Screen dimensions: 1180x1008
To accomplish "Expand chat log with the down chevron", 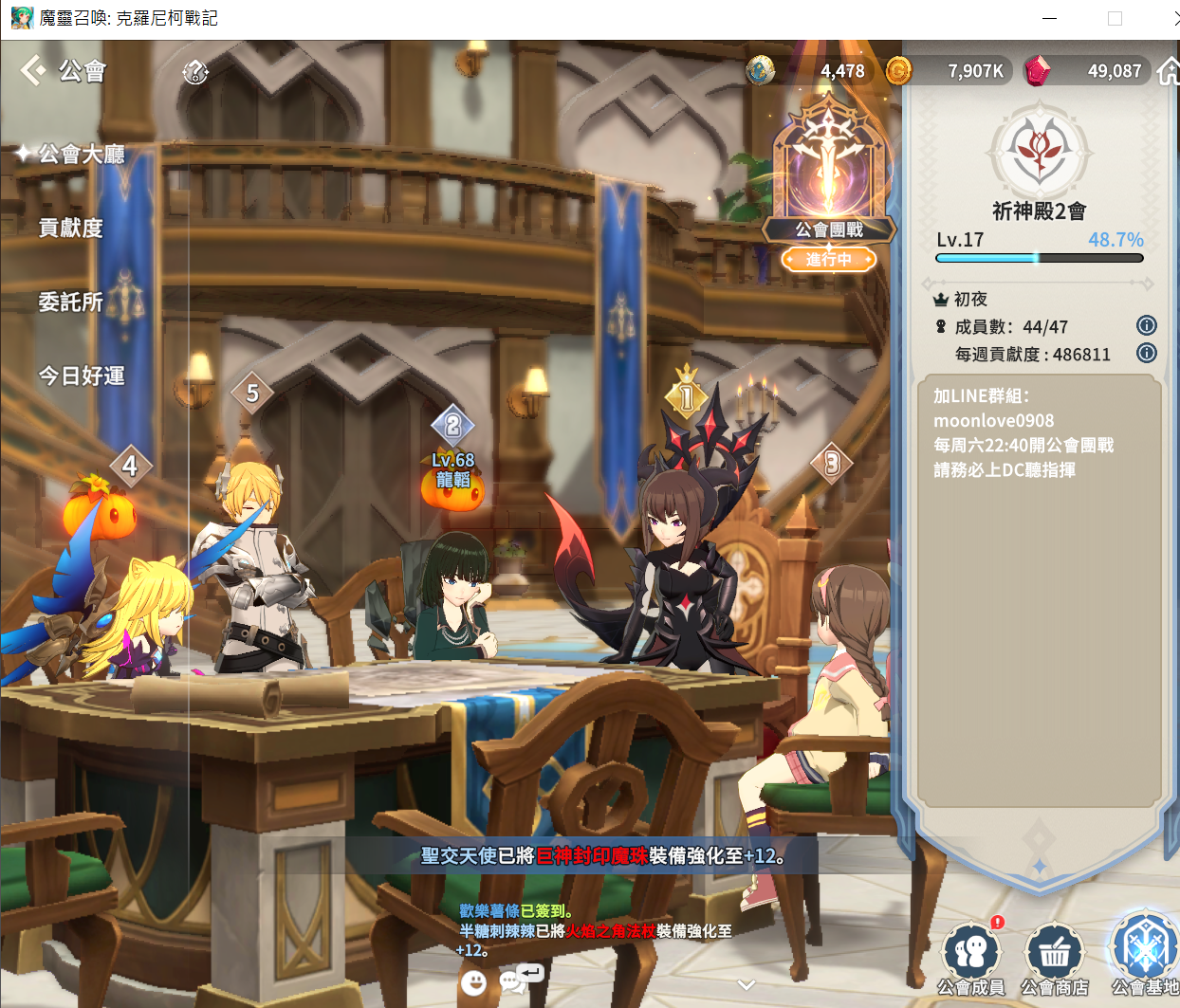I will pyautogui.click(x=747, y=985).
